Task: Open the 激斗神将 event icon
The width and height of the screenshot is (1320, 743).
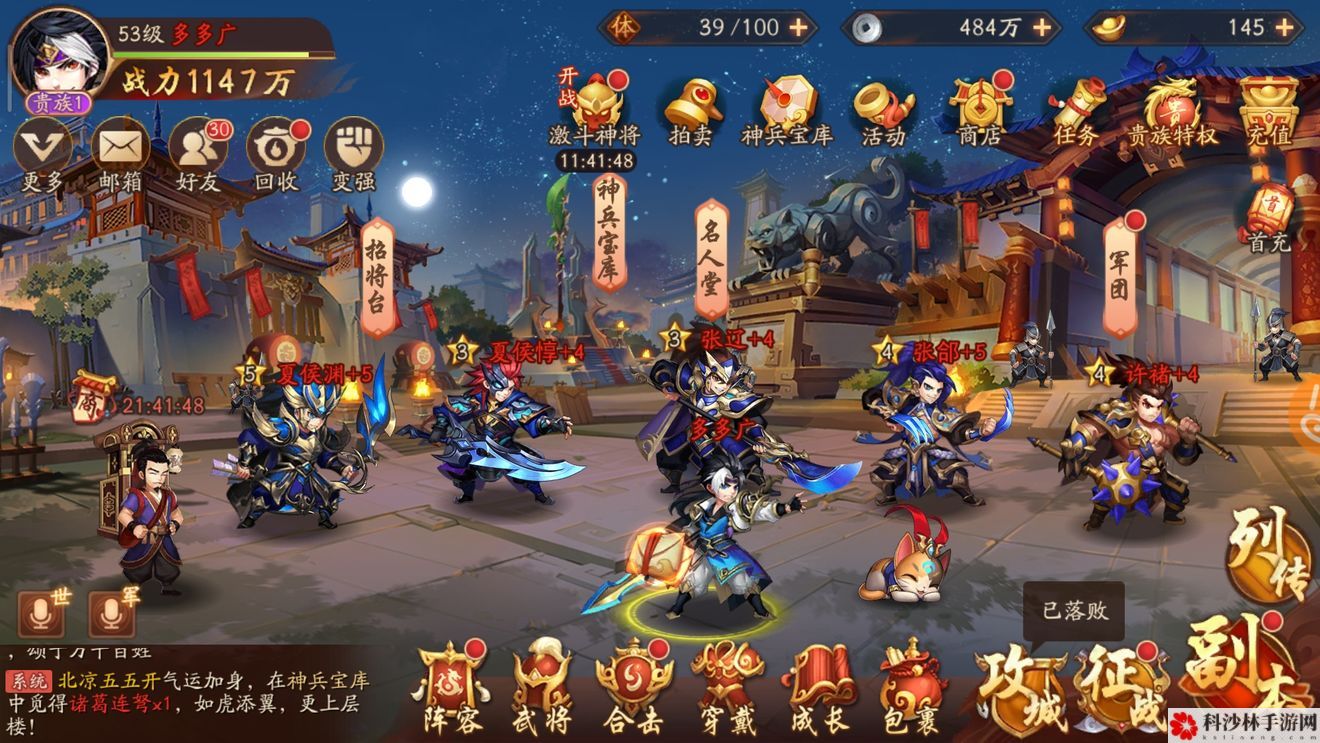Action: [x=599, y=110]
